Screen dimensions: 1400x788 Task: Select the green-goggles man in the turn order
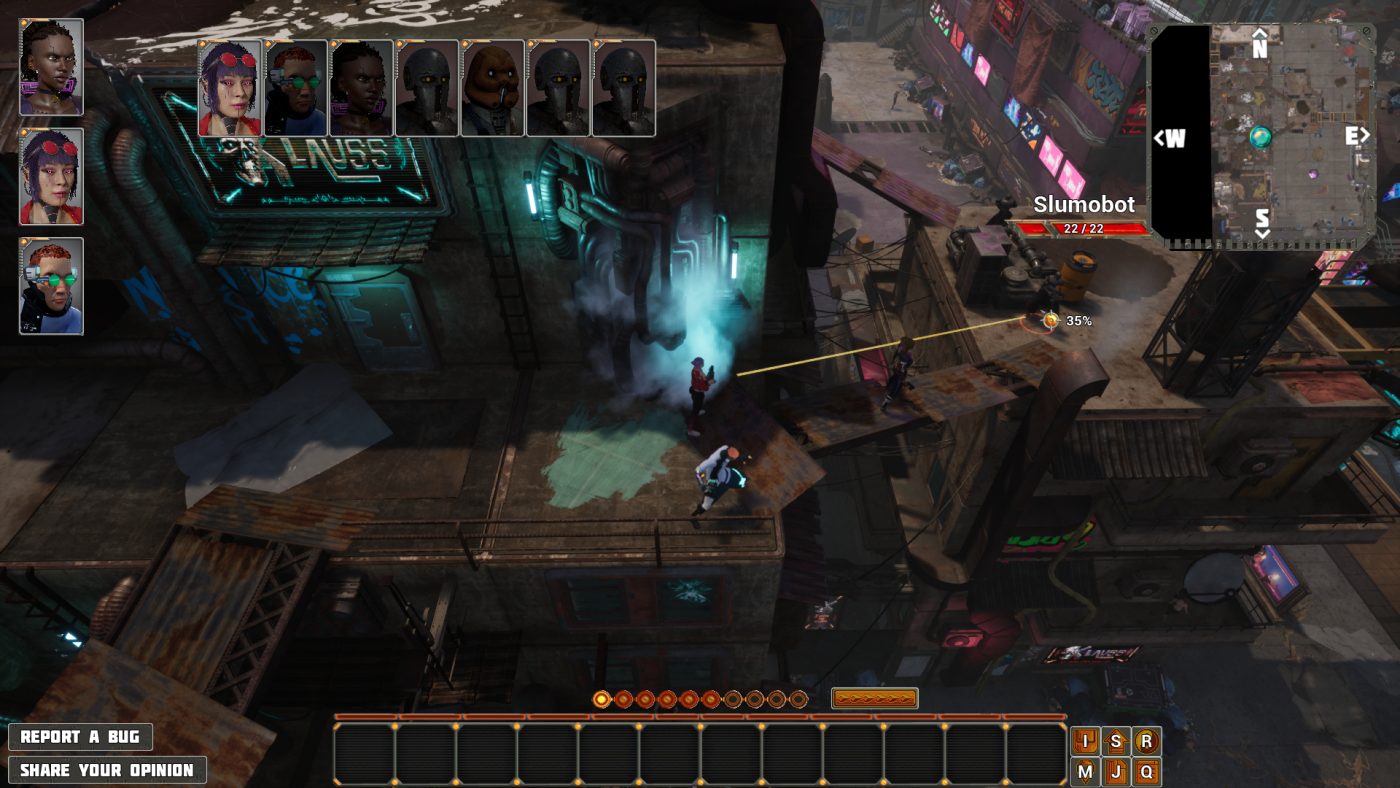296,88
